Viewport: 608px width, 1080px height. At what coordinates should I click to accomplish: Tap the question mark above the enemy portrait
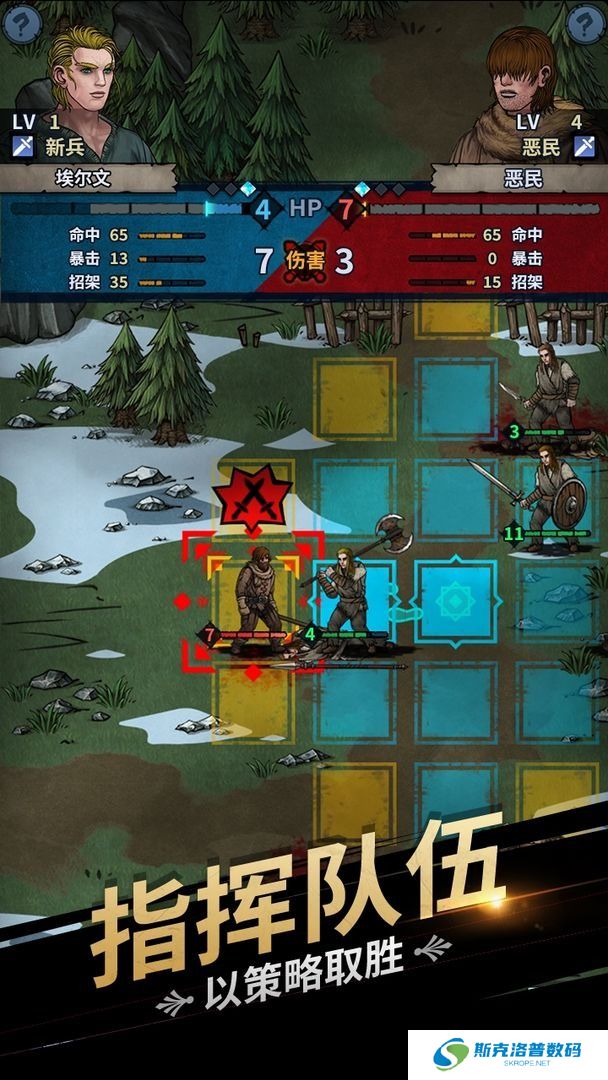coord(585,23)
